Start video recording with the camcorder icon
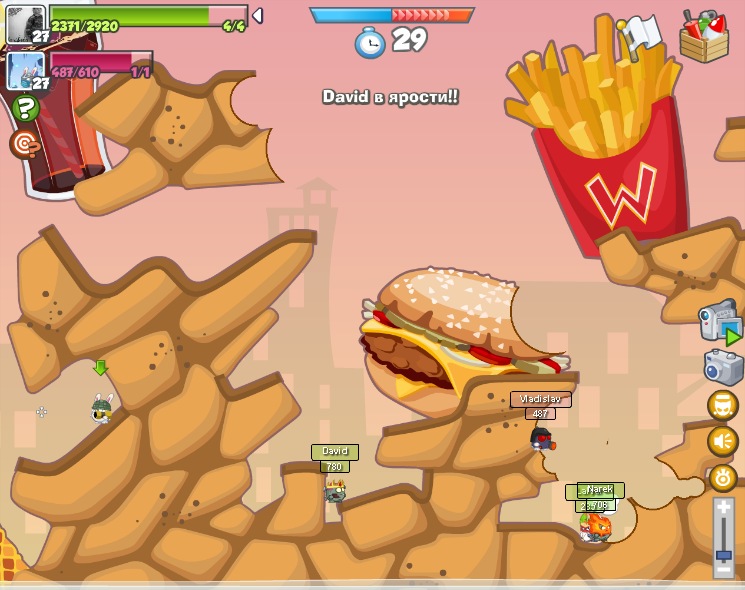Image resolution: width=745 pixels, height=590 pixels. click(x=719, y=322)
